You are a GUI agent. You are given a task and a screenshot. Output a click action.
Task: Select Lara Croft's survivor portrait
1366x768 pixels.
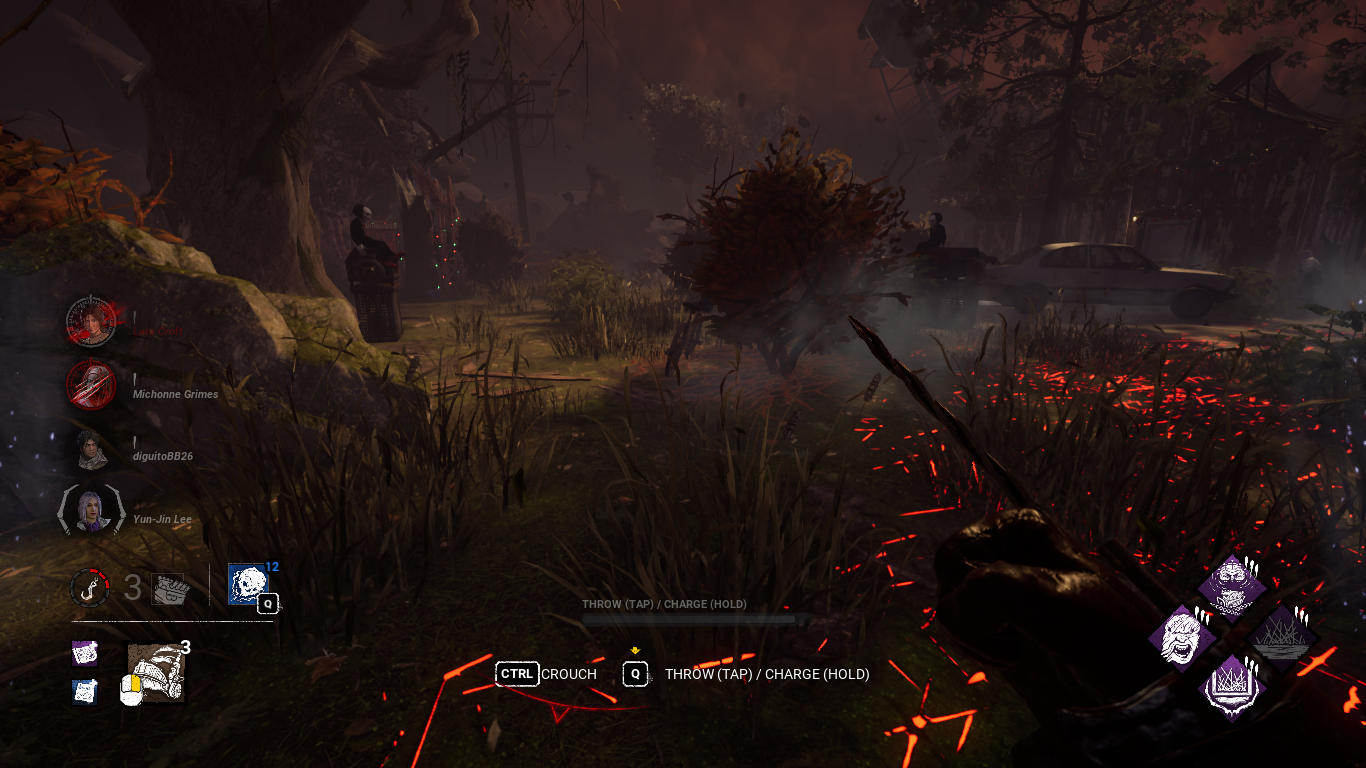coord(91,321)
